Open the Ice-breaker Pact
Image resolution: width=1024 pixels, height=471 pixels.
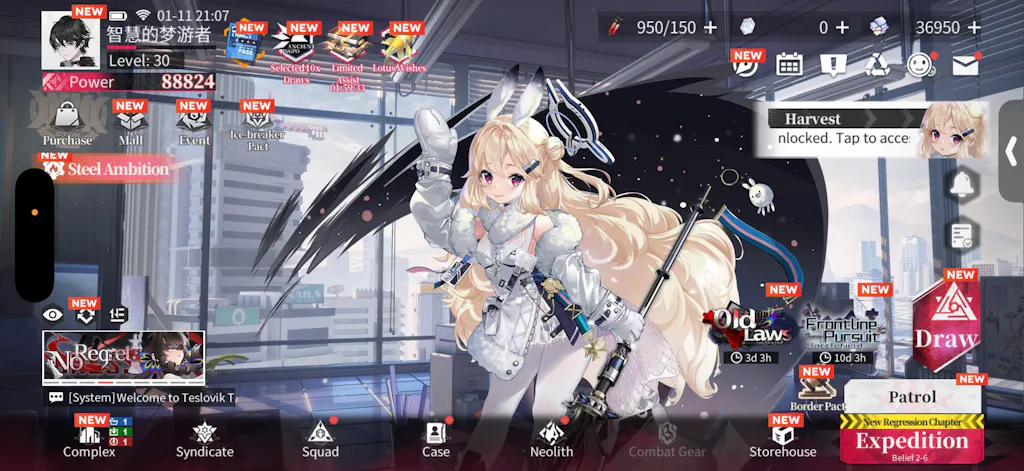pos(257,127)
